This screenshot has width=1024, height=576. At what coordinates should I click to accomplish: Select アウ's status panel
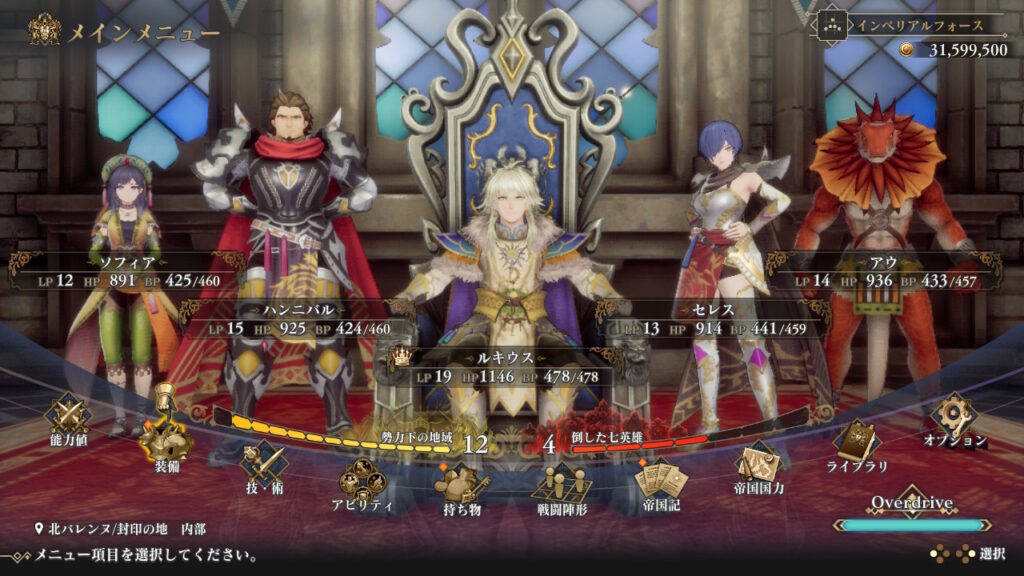(x=886, y=271)
